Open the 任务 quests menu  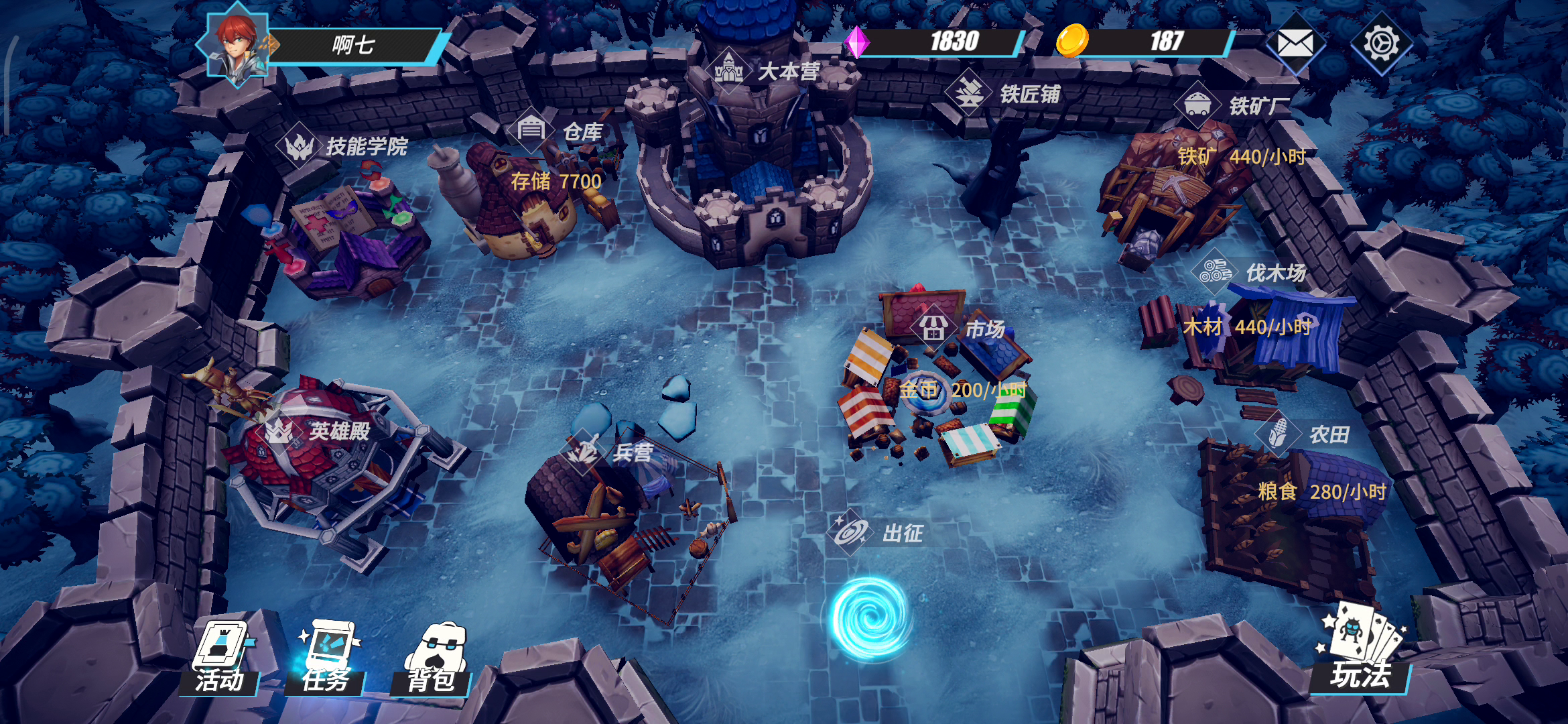(326, 658)
